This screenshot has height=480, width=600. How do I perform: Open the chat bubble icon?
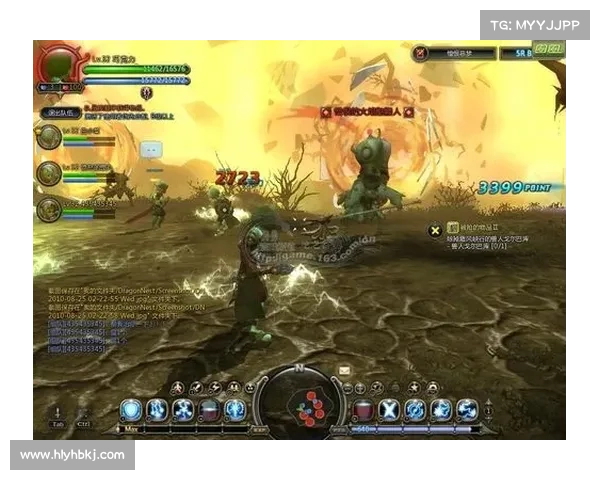tap(151, 149)
